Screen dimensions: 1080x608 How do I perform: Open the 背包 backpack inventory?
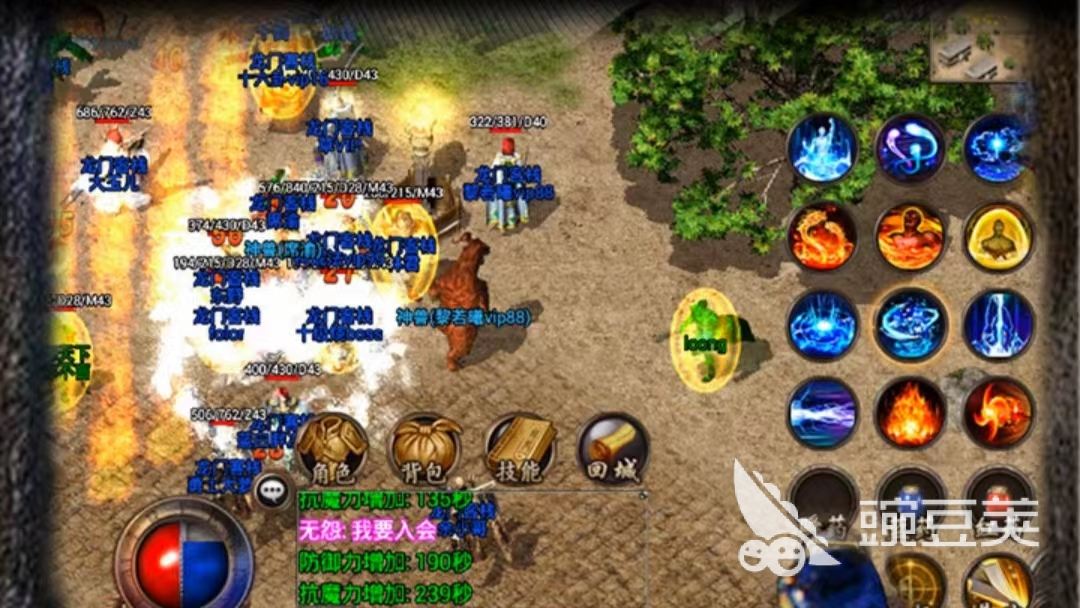pos(426,450)
